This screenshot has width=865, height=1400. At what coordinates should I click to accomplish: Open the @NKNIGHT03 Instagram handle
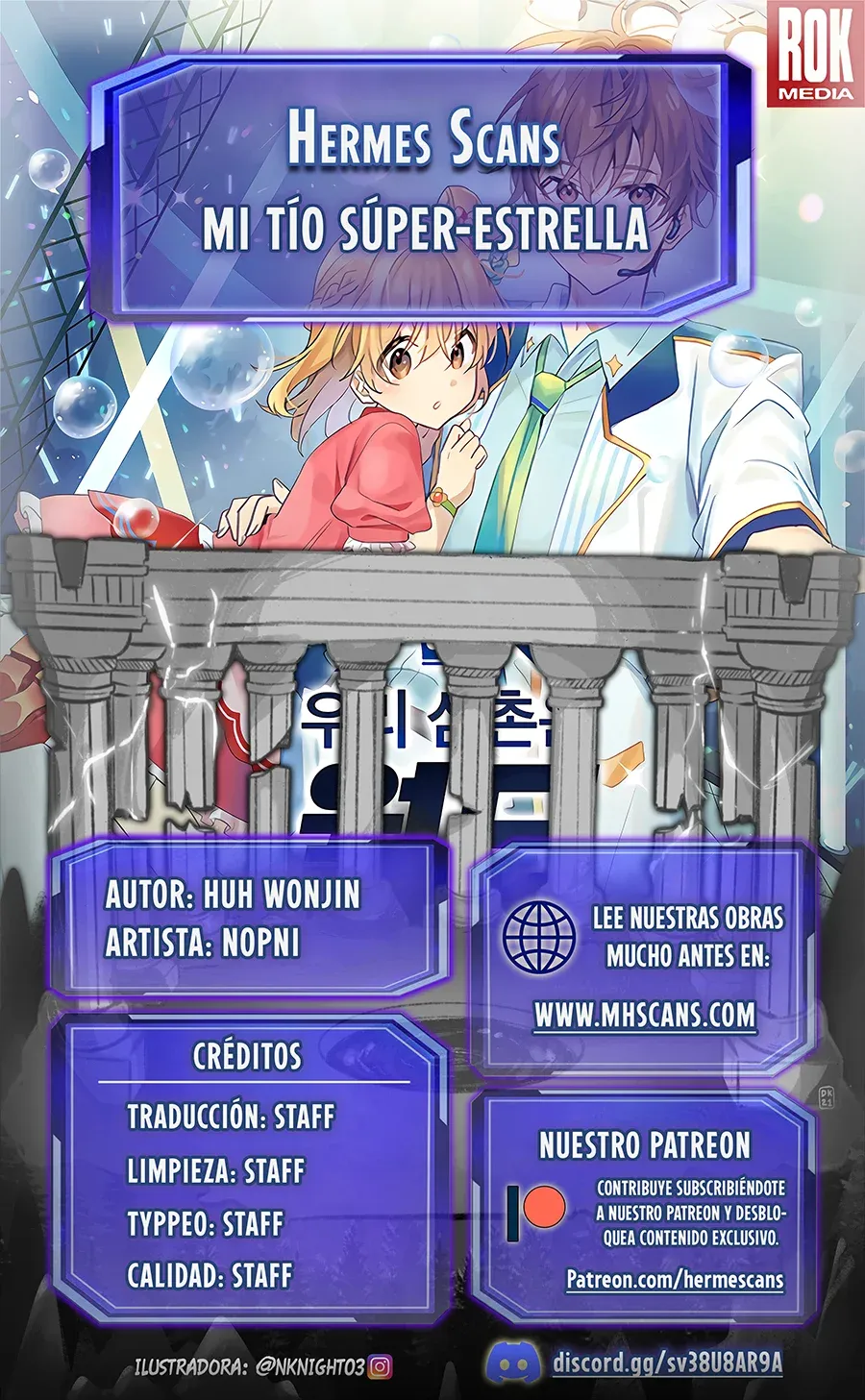(309, 1366)
